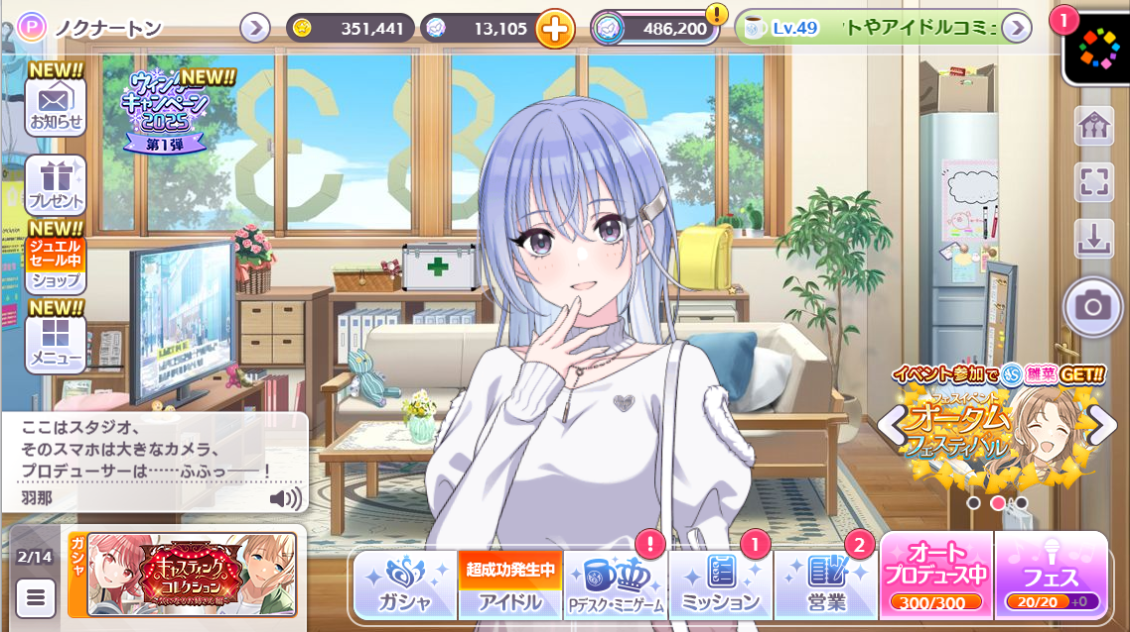This screenshot has width=1130, height=632.
Task: Replay voice line with speaker icon
Action: (x=285, y=497)
